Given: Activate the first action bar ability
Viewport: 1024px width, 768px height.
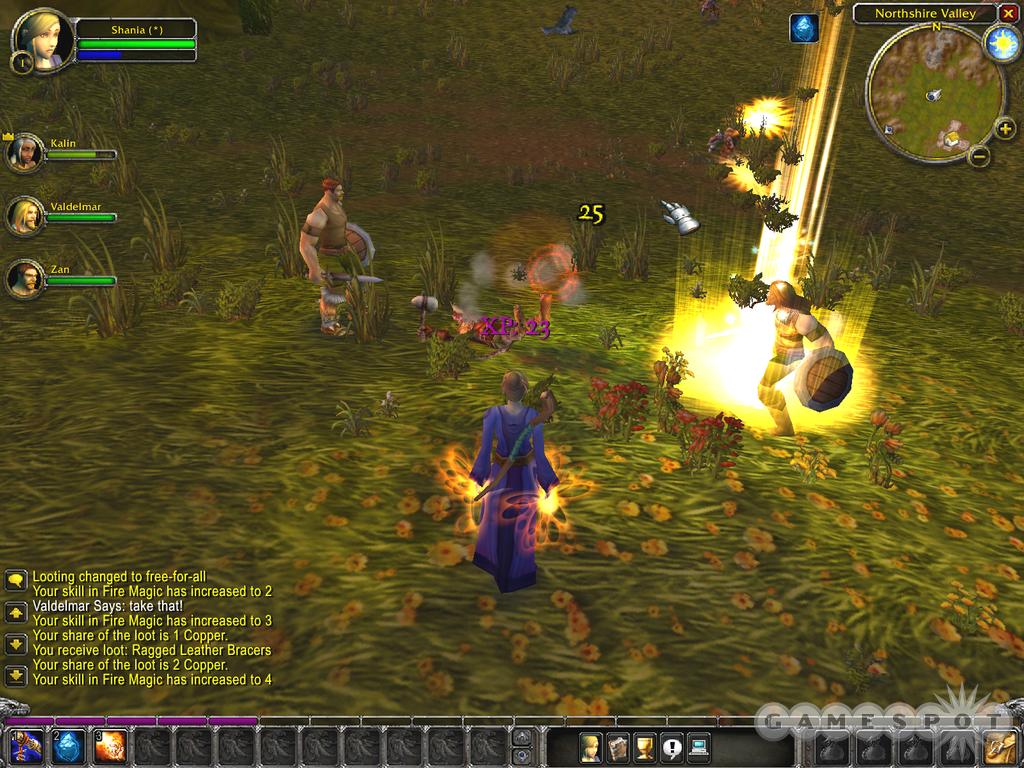Looking at the screenshot, I should [24, 746].
